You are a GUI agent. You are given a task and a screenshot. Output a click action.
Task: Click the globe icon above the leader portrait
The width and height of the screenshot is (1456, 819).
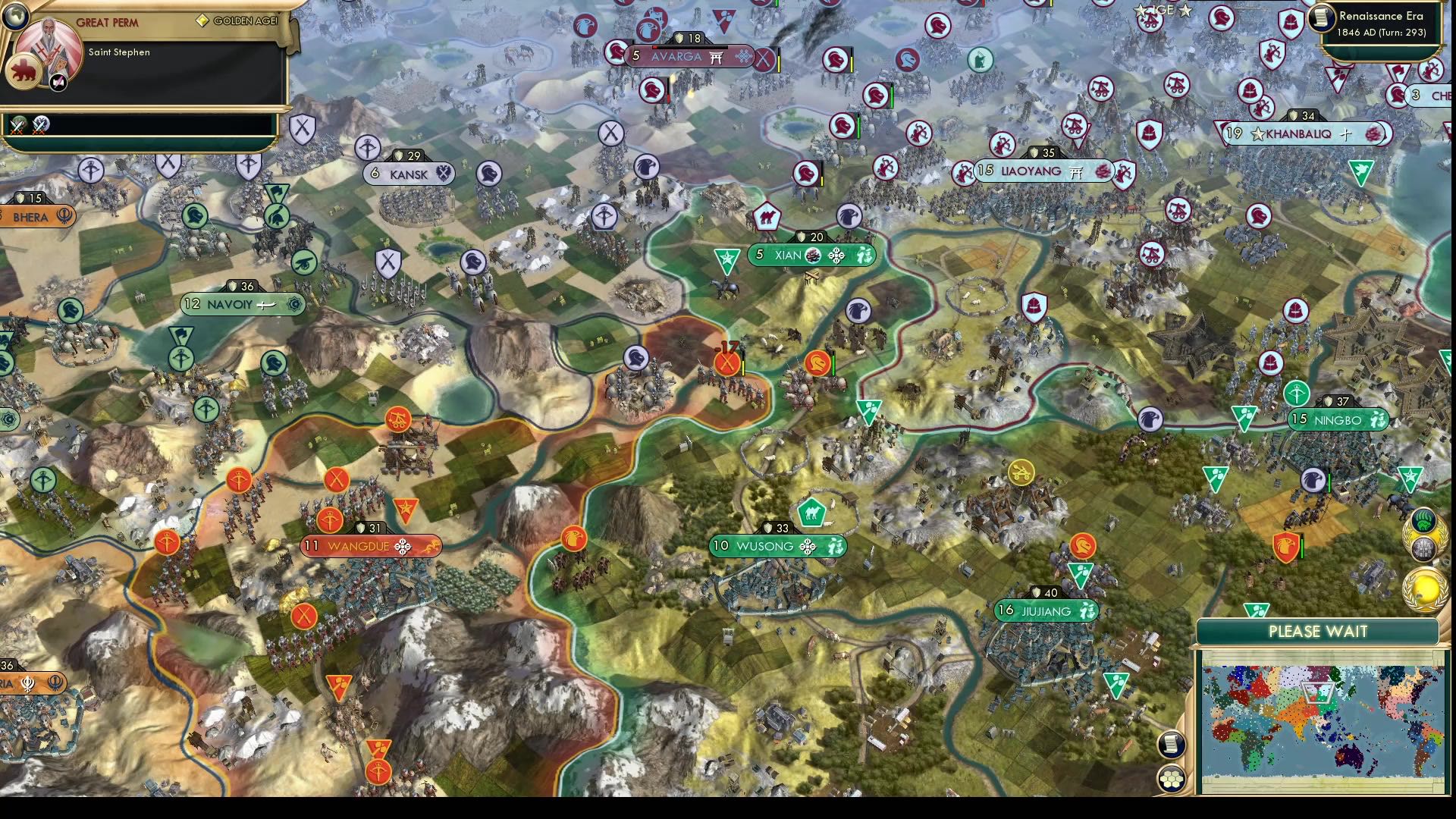(x=15, y=16)
